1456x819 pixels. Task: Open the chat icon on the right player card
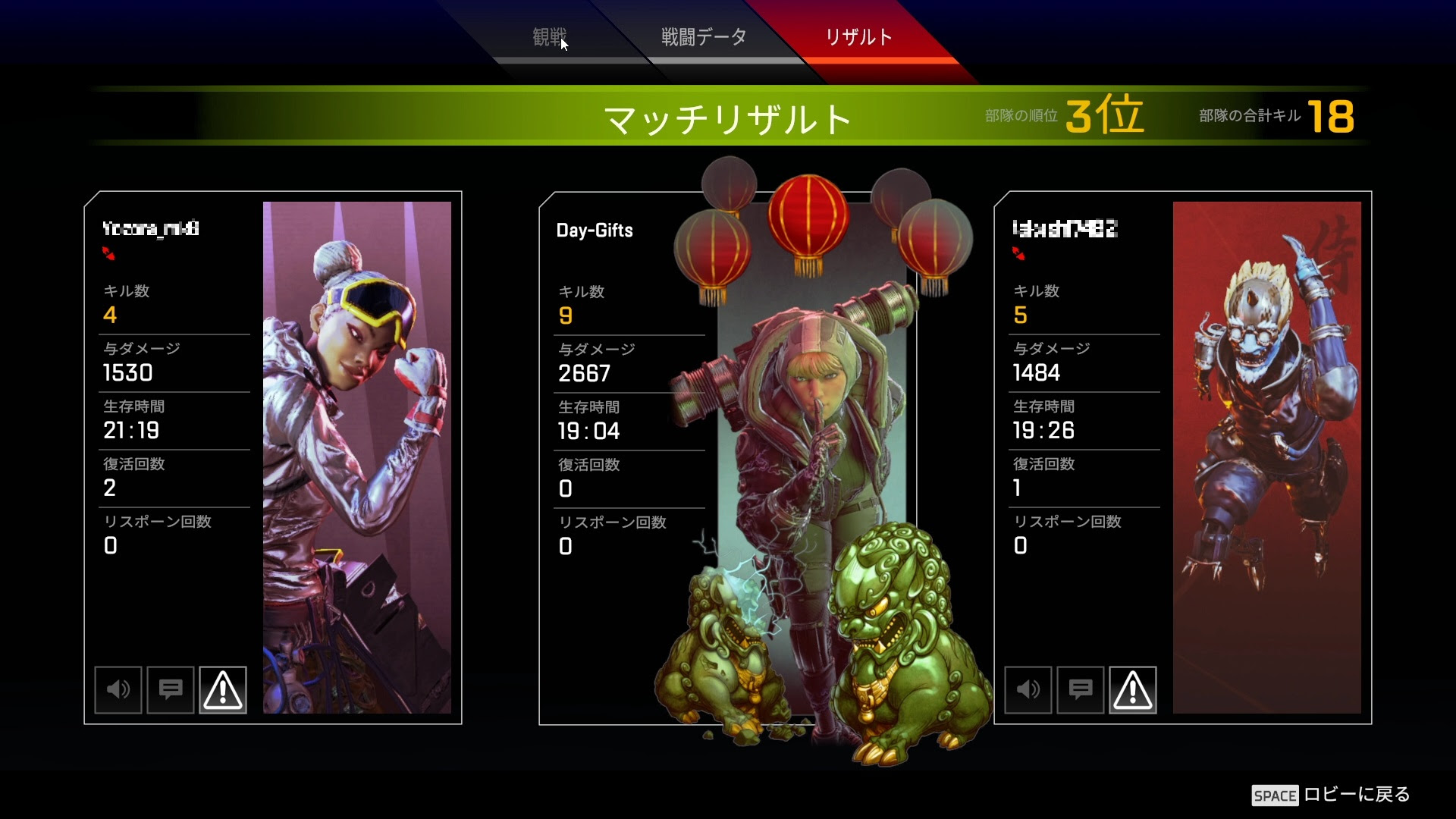1080,690
